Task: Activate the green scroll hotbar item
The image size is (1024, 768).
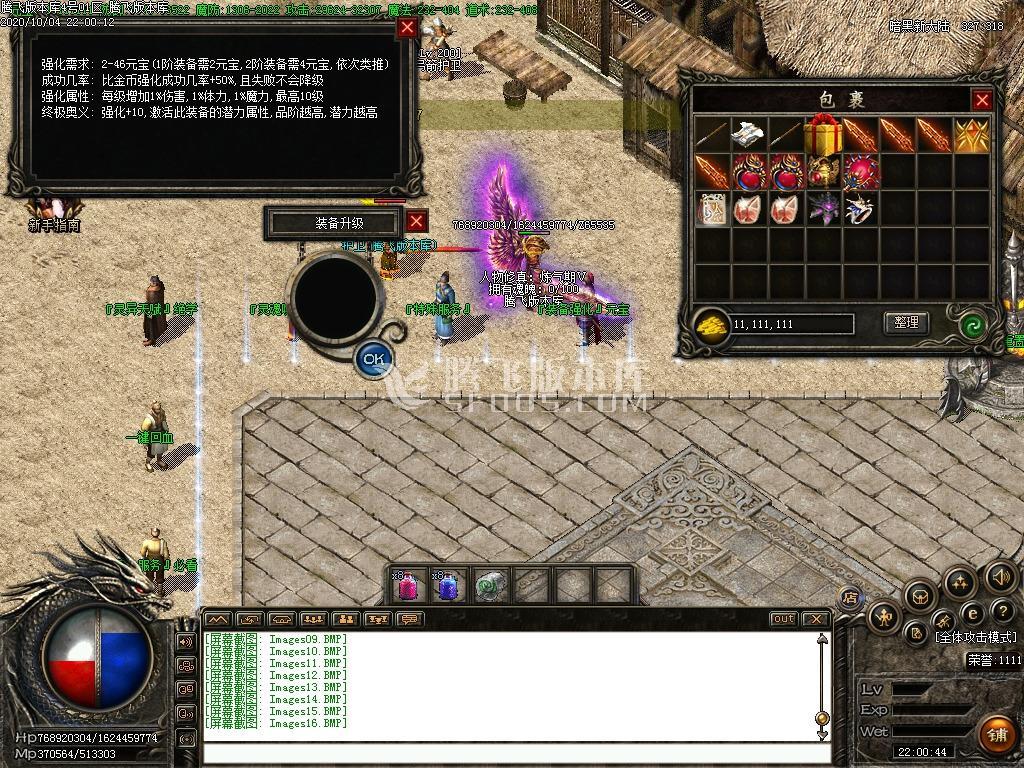Action: (487, 587)
